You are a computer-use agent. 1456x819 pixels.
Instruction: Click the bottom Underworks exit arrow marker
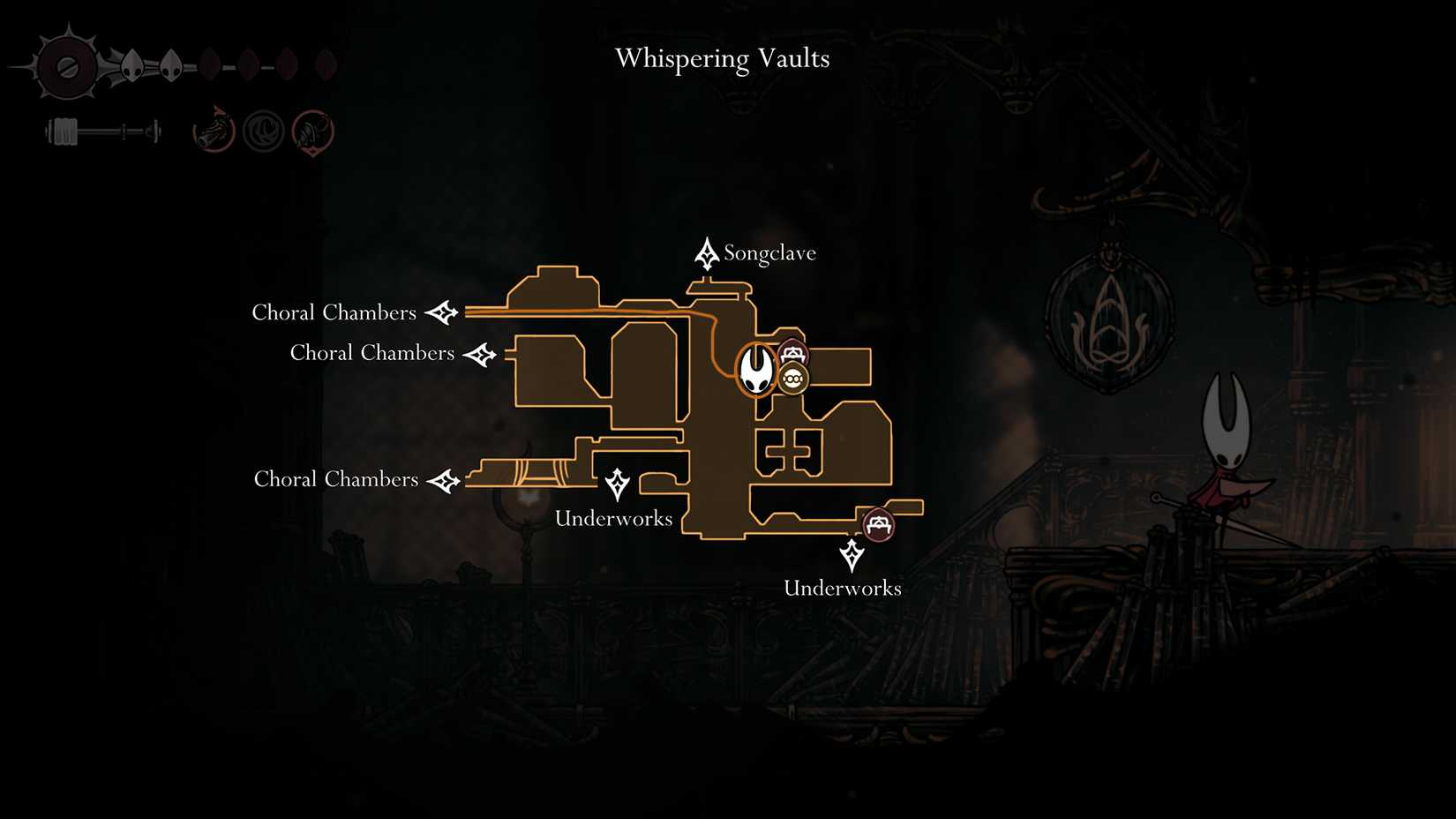850,554
